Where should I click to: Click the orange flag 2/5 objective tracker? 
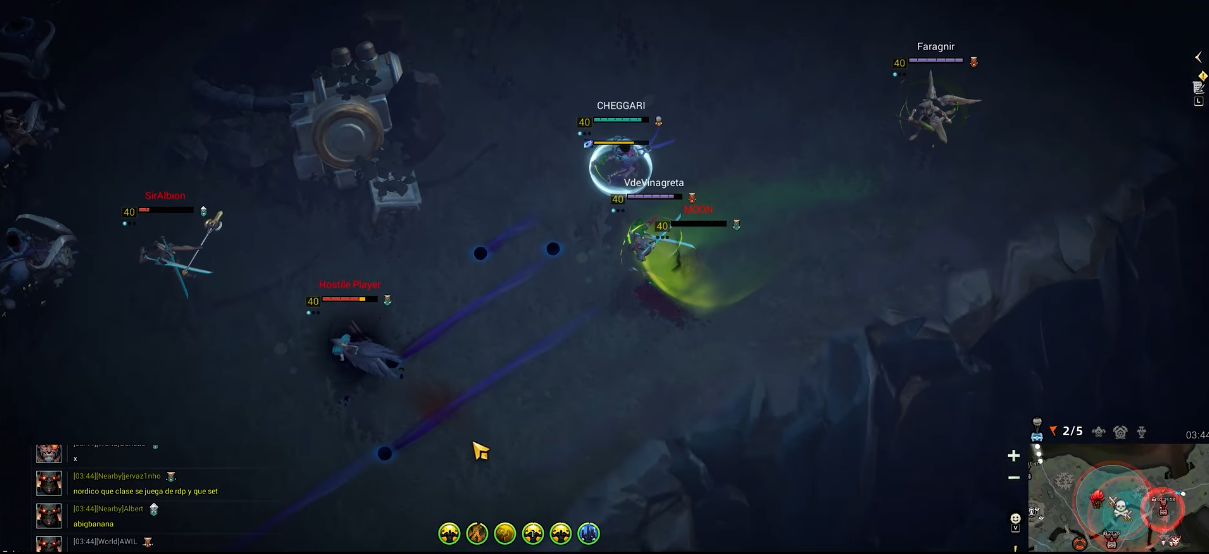click(x=1066, y=431)
